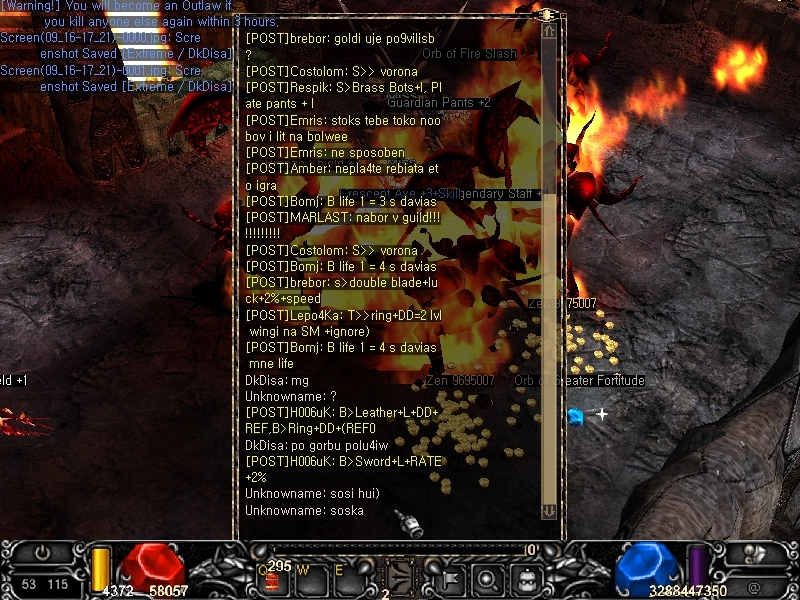Click the flag icon button
800x600 pixels.
coord(452,577)
